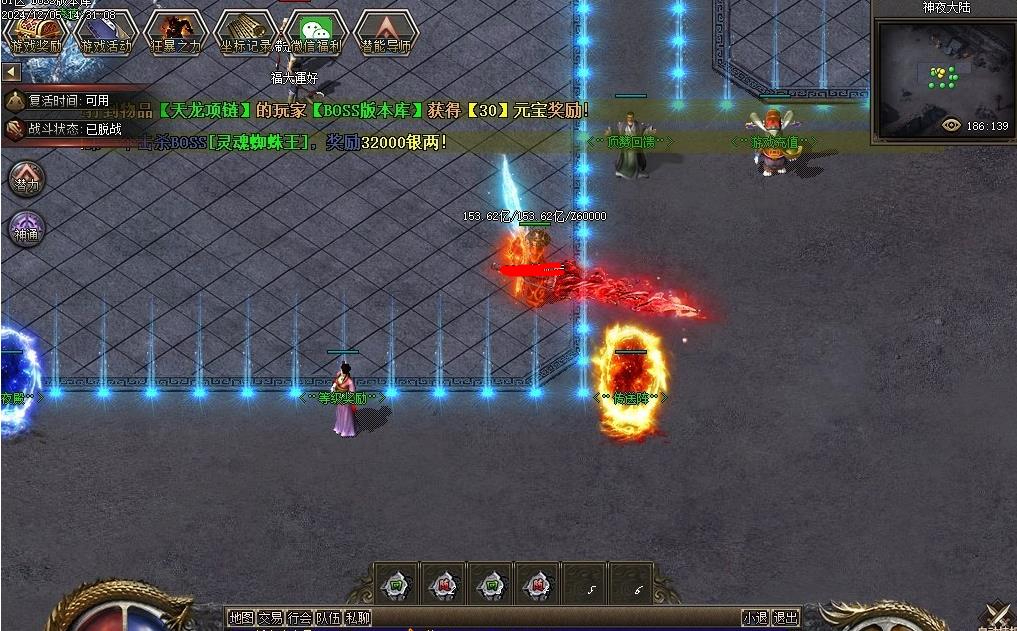Open the 队伍 team button
The width and height of the screenshot is (1017, 631).
click(x=328, y=618)
